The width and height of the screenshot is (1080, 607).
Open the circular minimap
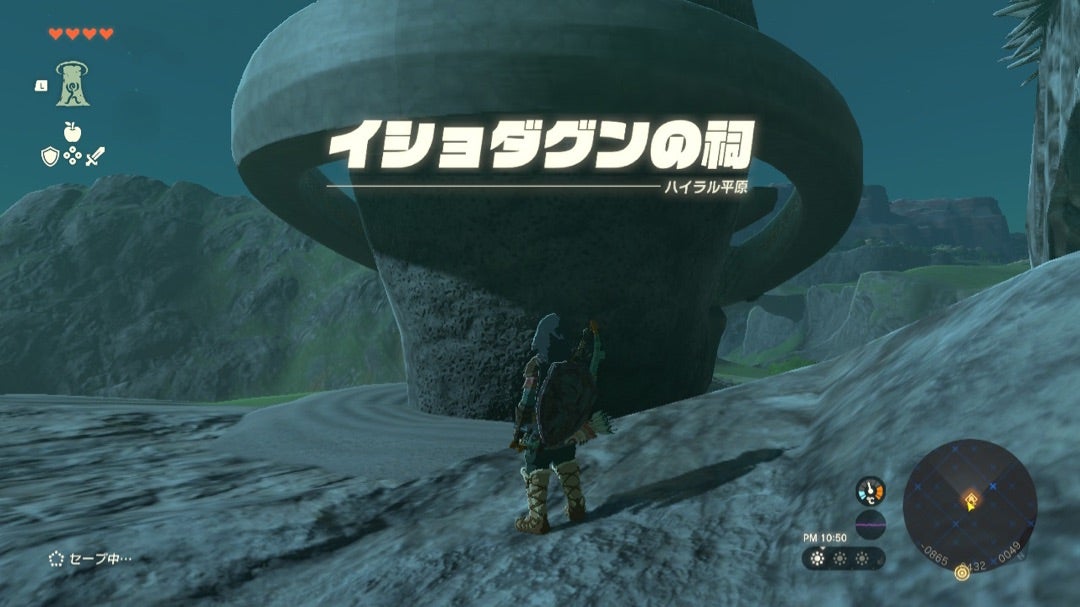tap(969, 505)
